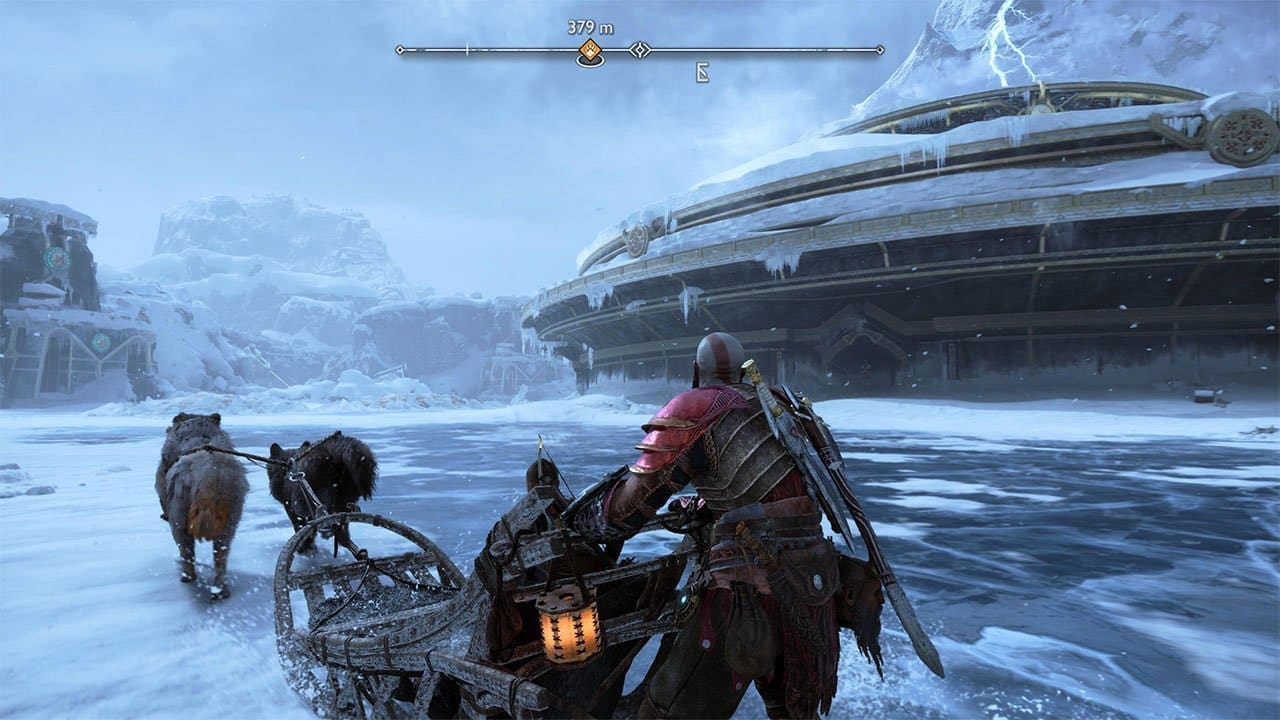
Task: Click the east rune on the compass
Action: [x=703, y=72]
